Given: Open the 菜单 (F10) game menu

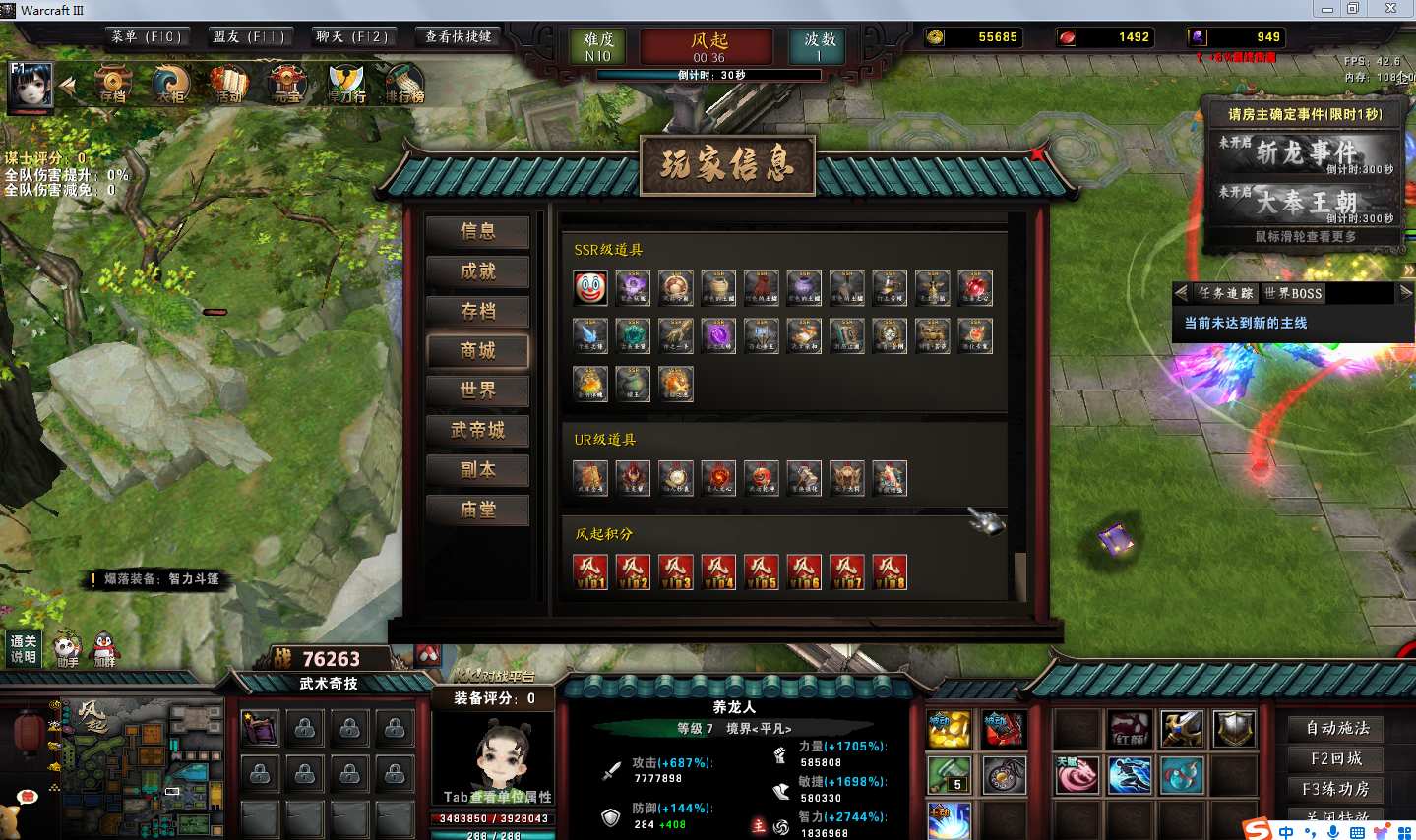Looking at the screenshot, I should pyautogui.click(x=146, y=37).
